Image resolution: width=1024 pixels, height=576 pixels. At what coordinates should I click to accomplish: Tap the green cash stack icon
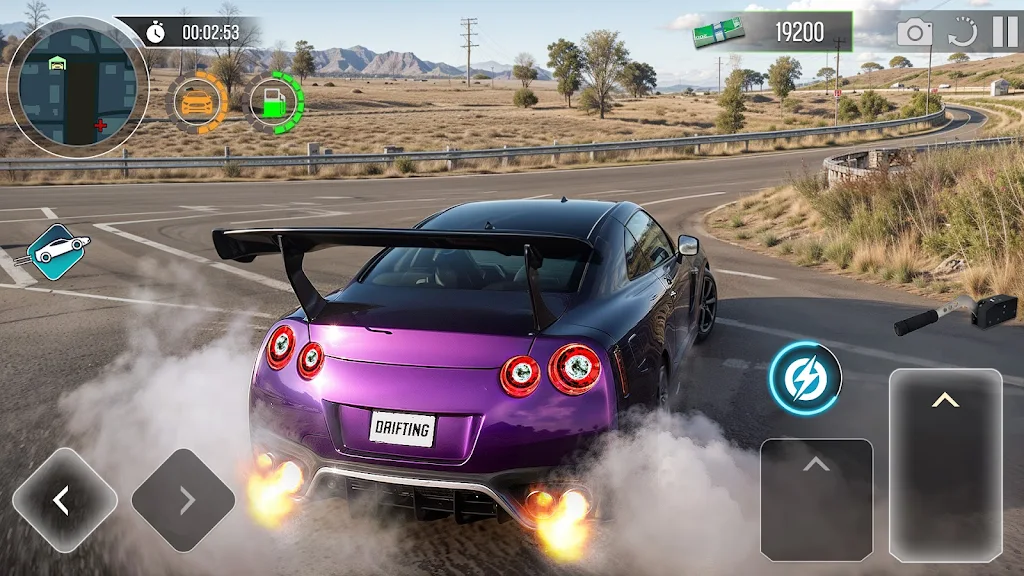point(720,32)
